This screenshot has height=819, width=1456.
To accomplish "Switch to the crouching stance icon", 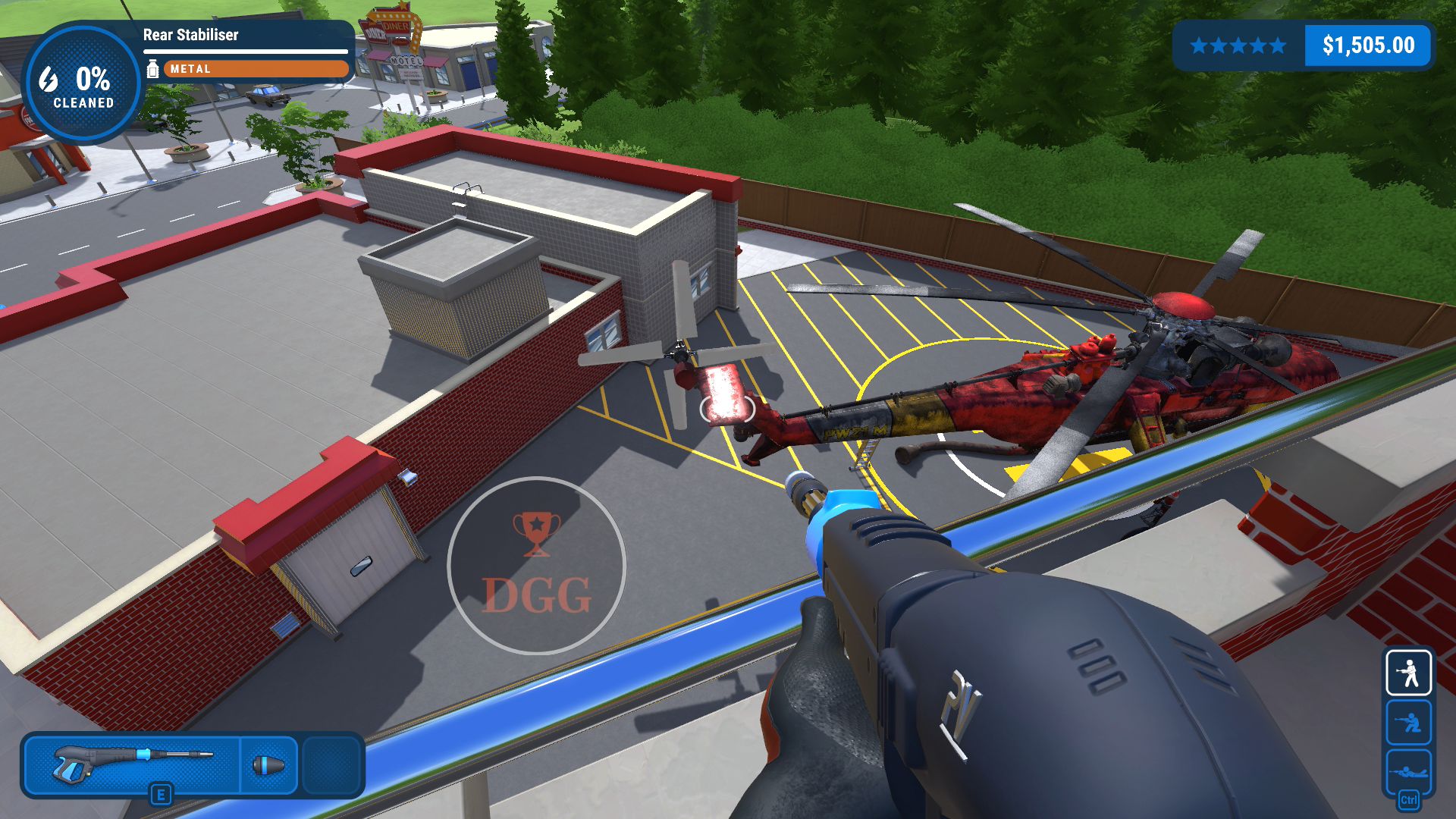I will coord(1408,722).
